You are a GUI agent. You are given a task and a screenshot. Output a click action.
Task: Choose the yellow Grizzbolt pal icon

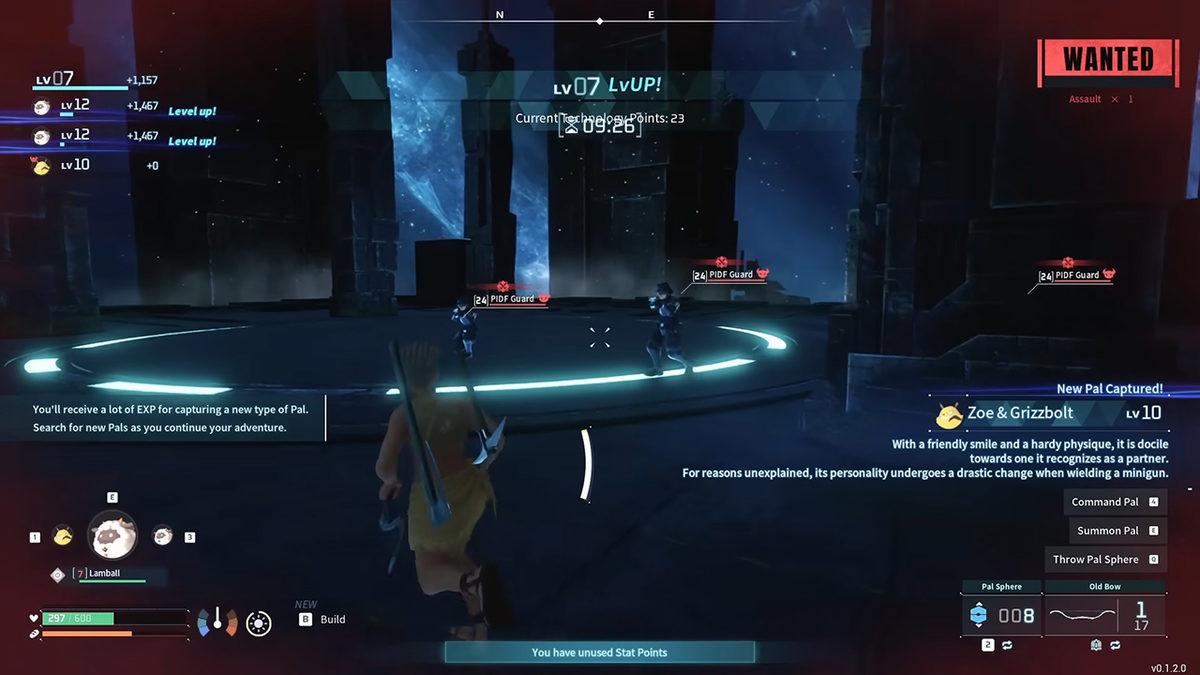(x=63, y=536)
